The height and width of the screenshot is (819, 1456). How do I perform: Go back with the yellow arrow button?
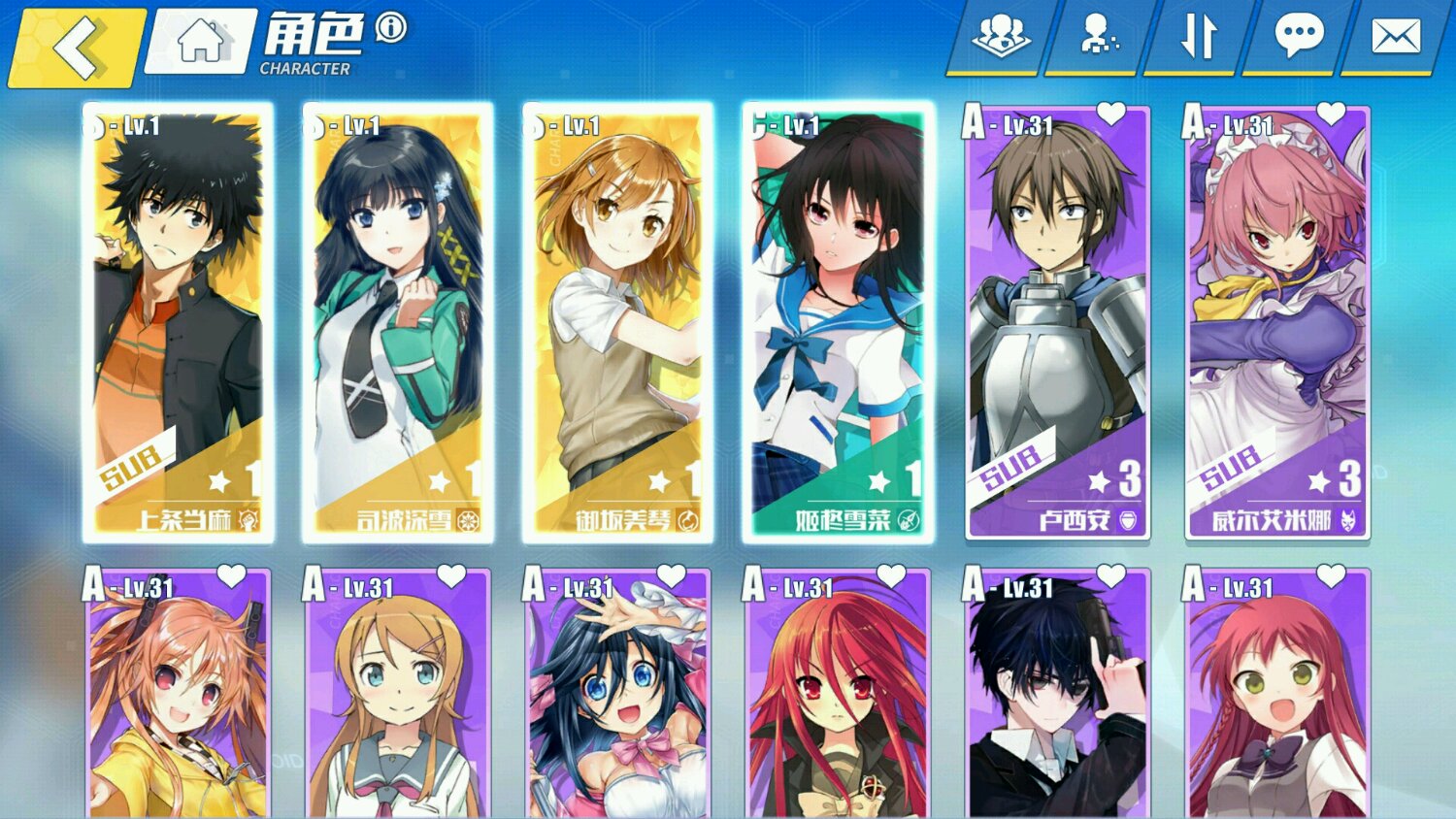(x=78, y=46)
